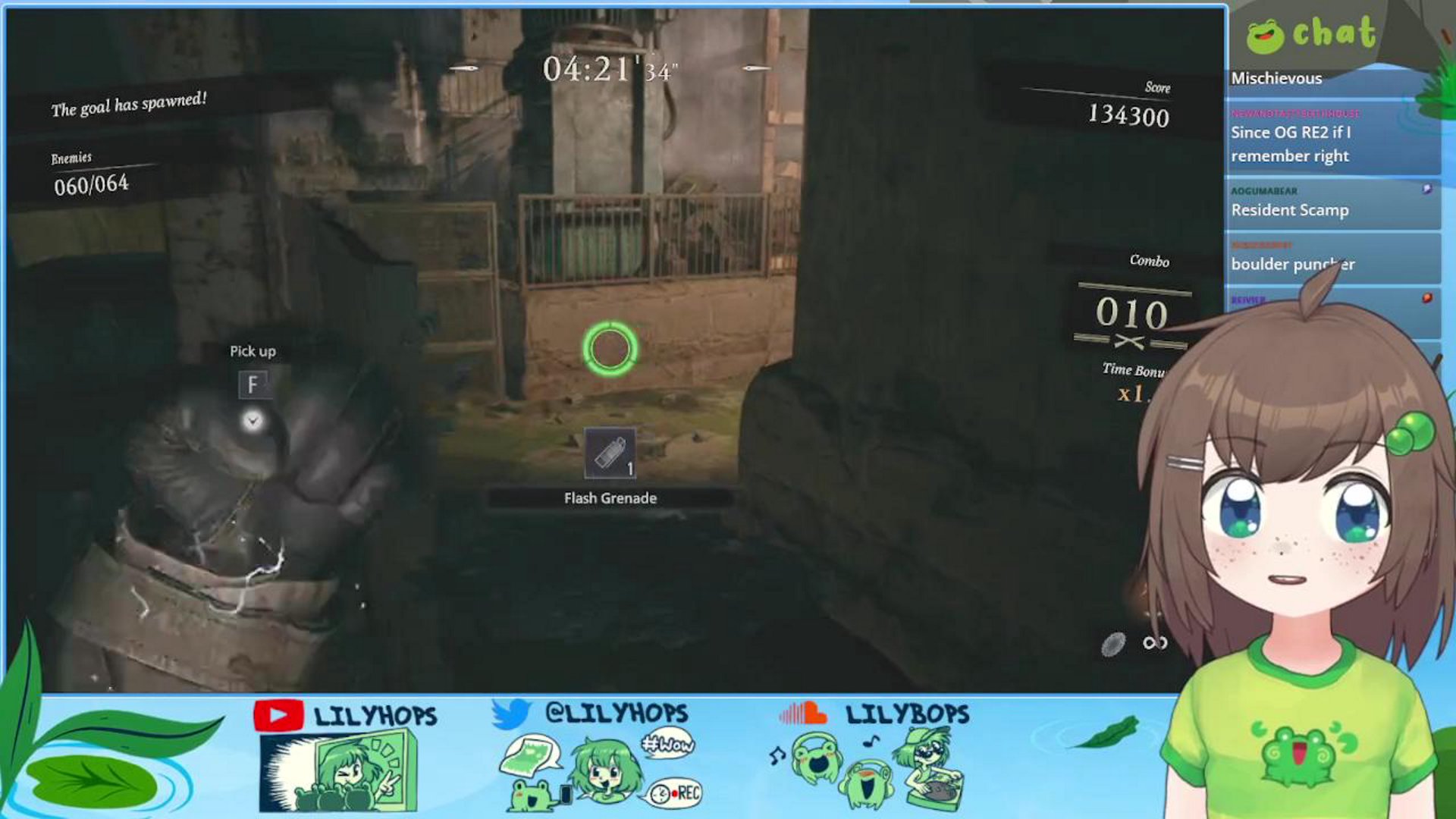The image size is (1456, 819).
Task: Click the REC frog sticker in bottom banner
Action: coord(675,794)
